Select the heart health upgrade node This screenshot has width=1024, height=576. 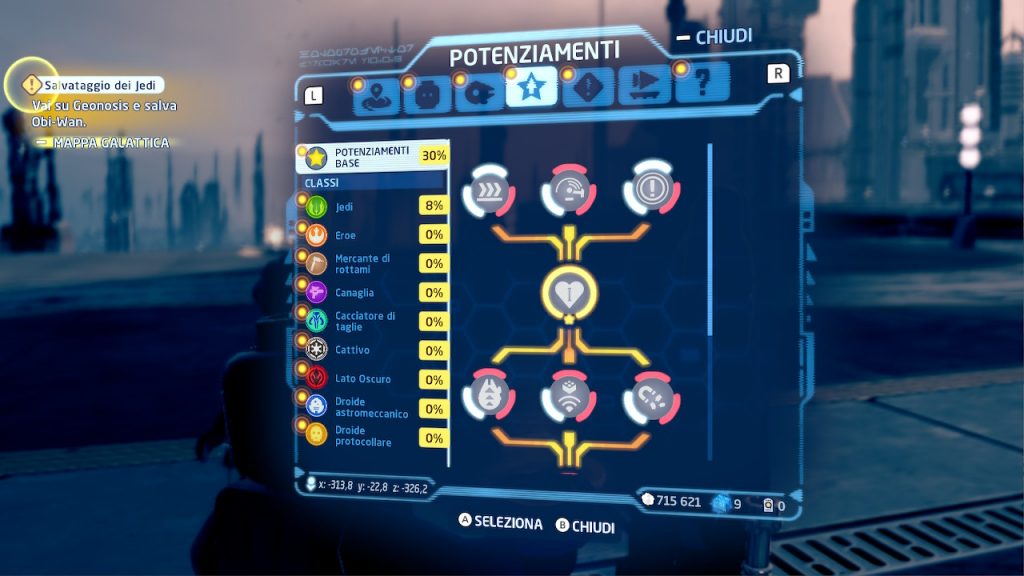569,292
